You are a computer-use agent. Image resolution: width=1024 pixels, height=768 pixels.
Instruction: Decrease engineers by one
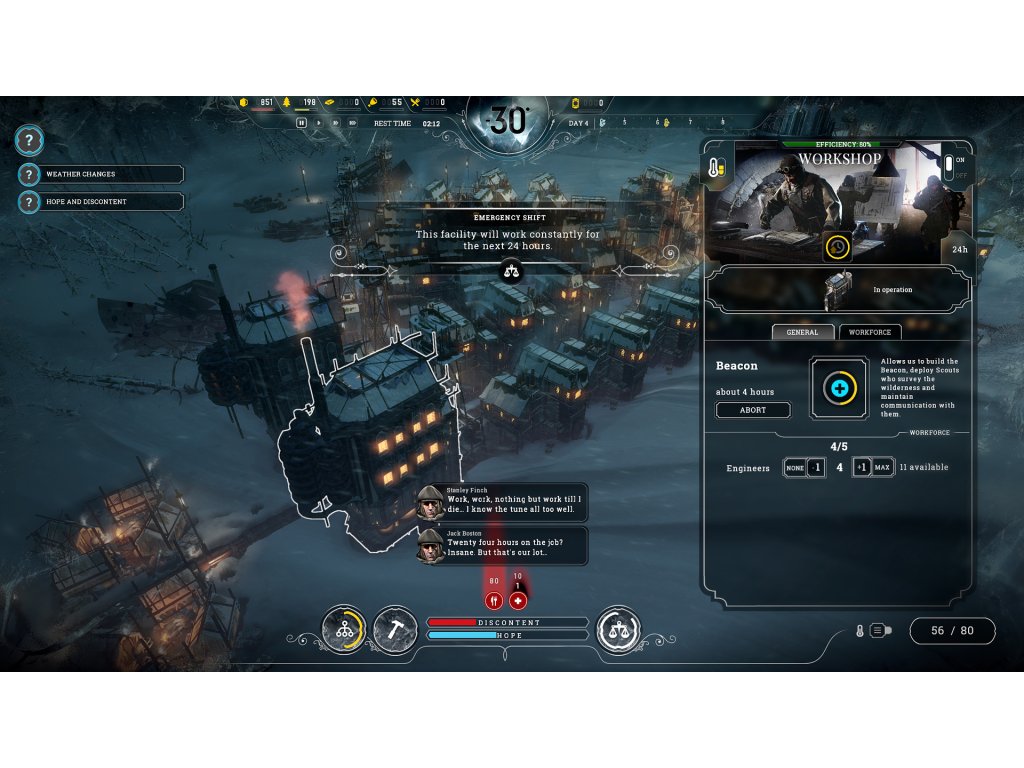[816, 467]
